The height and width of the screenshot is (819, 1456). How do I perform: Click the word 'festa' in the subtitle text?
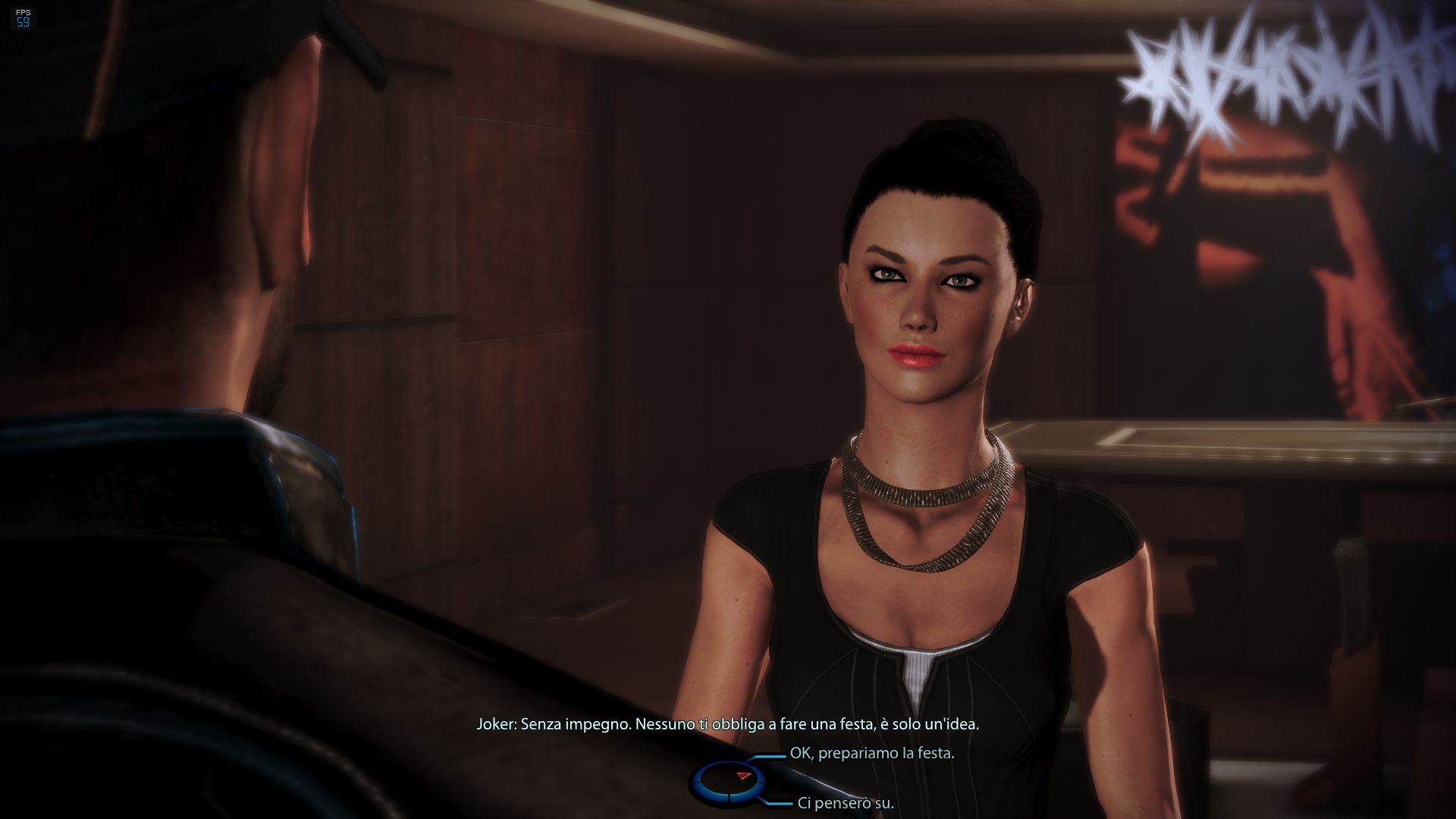click(858, 725)
